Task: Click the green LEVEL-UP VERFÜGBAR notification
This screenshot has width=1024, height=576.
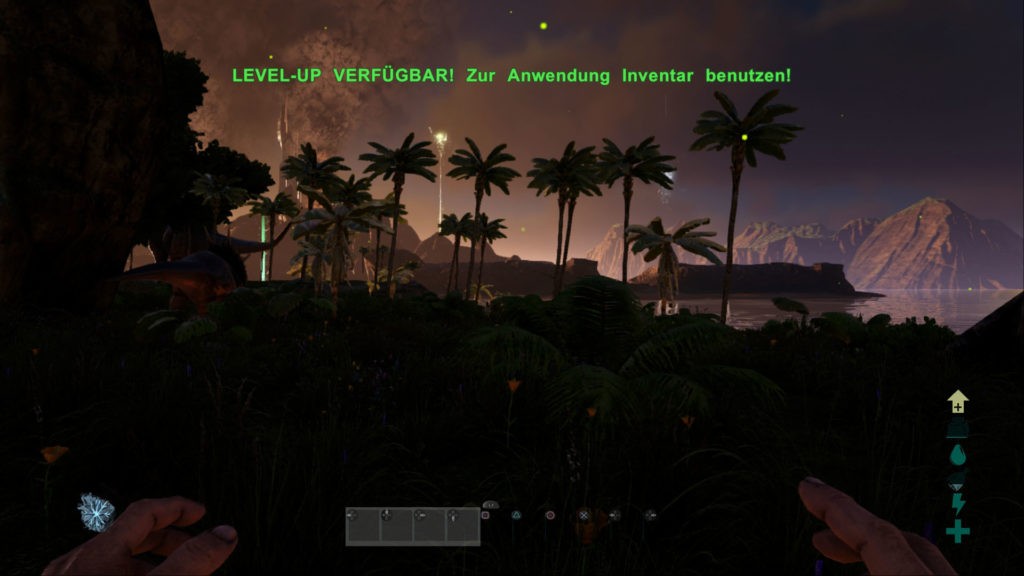Action: pyautogui.click(x=511, y=75)
